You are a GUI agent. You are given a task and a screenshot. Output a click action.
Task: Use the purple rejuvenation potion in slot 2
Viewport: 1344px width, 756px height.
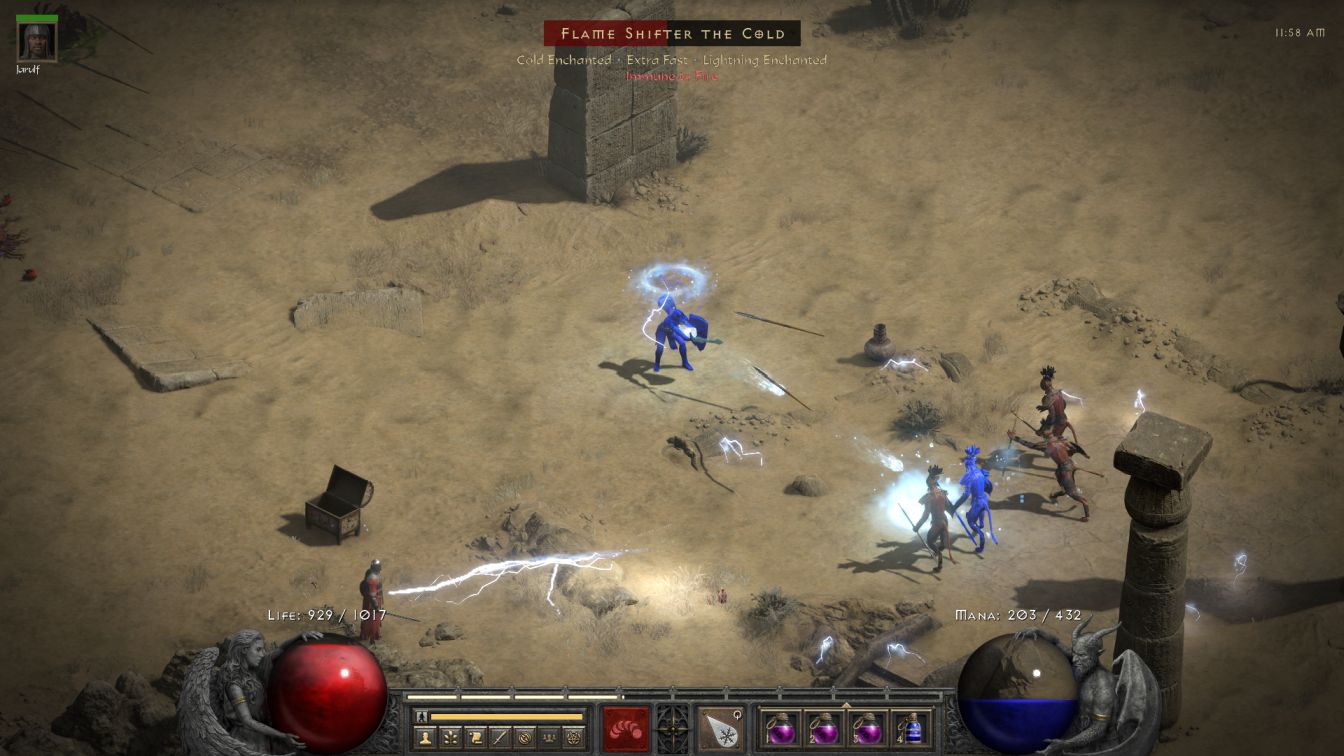tap(823, 728)
